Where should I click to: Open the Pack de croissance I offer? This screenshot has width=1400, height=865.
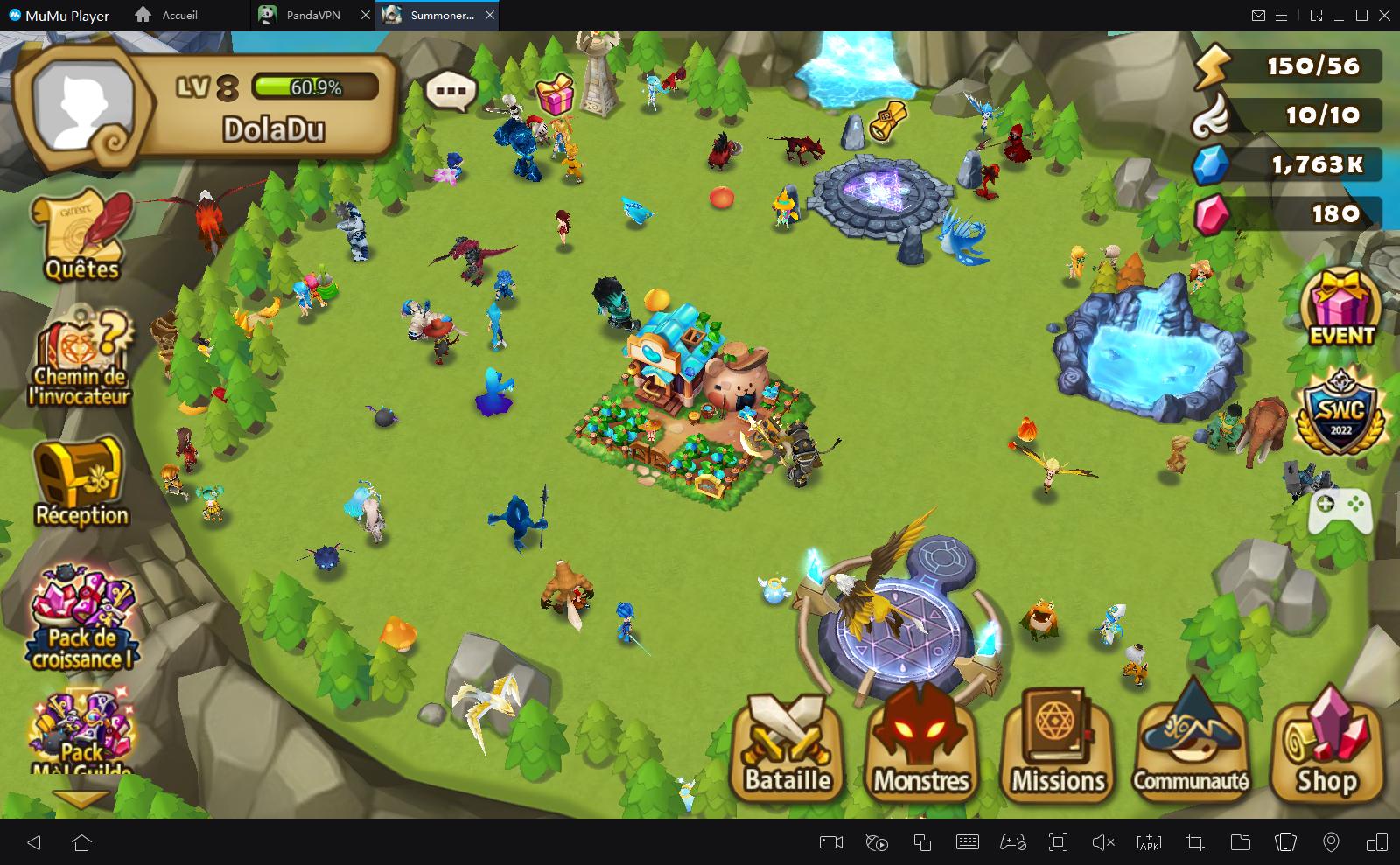[x=81, y=618]
